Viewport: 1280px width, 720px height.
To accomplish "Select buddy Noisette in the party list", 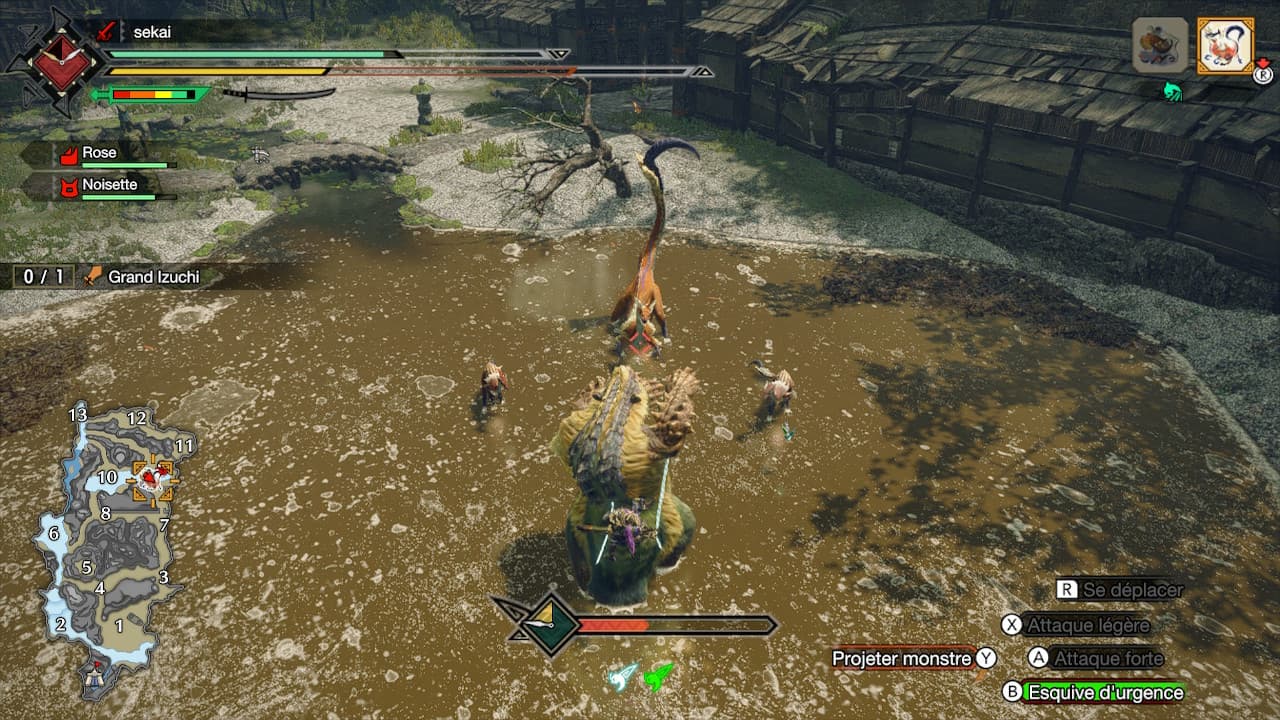I will 109,185.
